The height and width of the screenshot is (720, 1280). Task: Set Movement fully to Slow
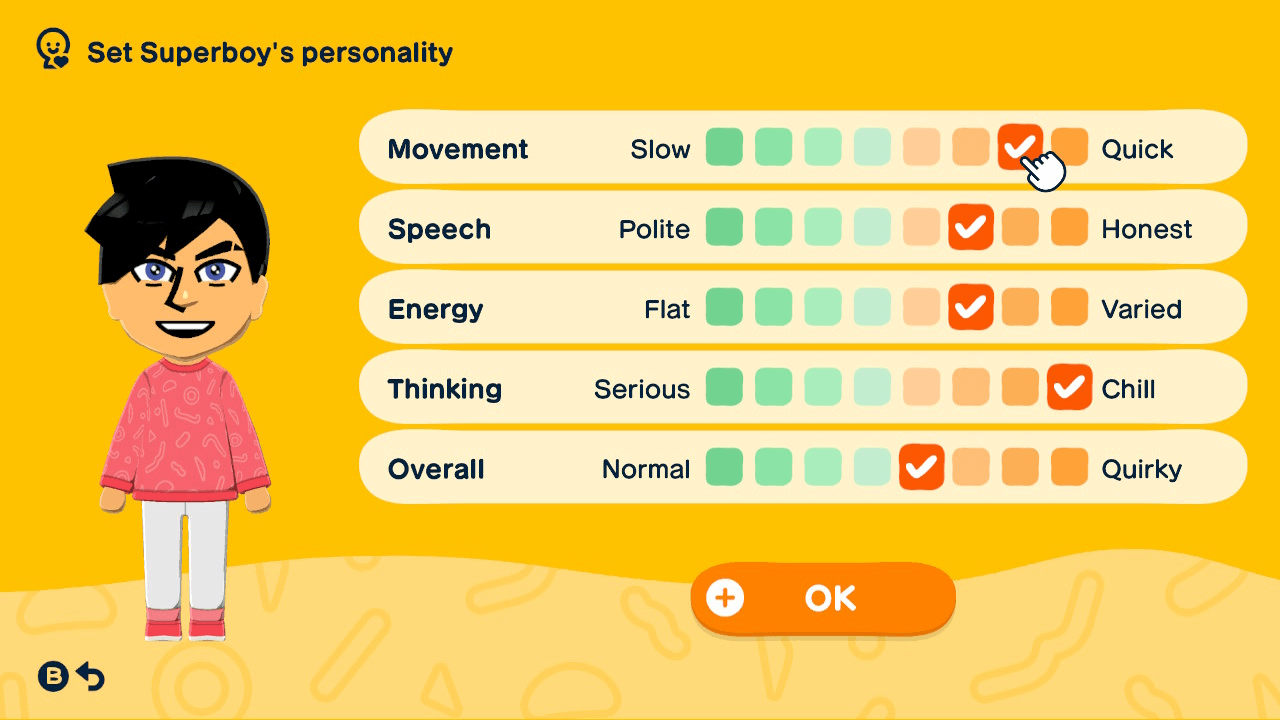(x=724, y=147)
